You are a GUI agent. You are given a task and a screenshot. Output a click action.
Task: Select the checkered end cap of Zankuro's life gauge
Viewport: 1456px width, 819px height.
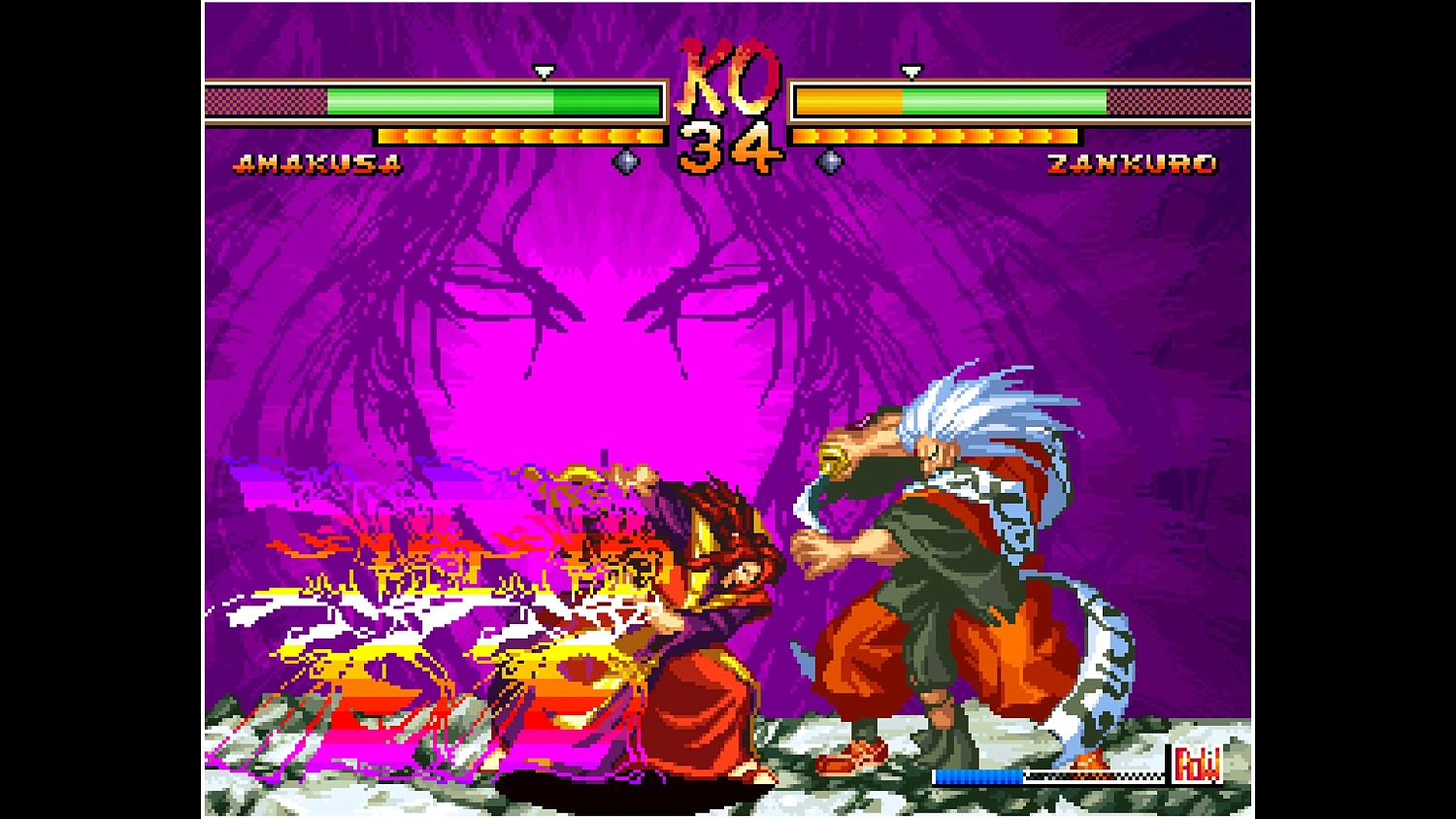pos(1179,101)
